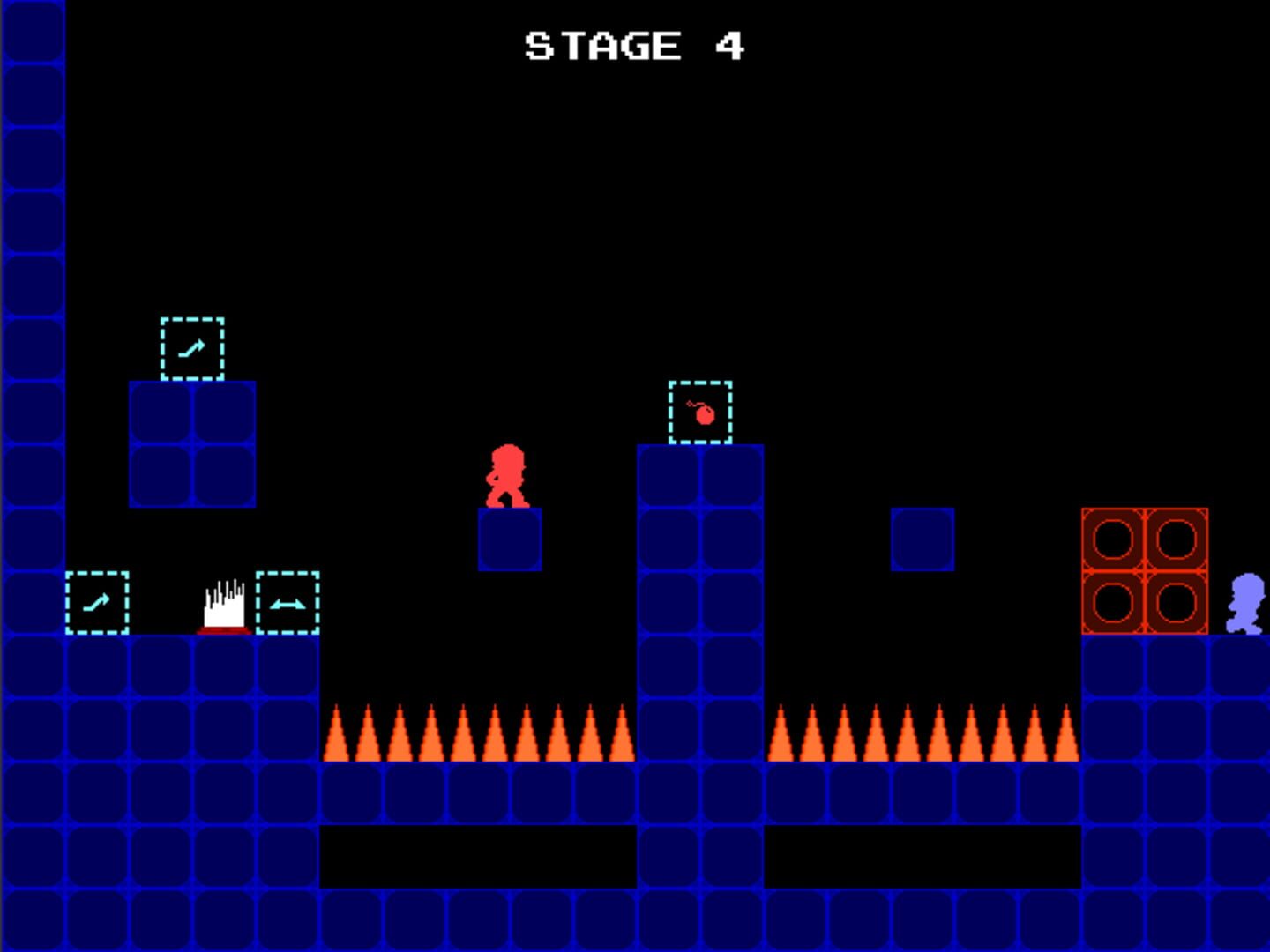The width and height of the screenshot is (1270, 952).
Task: Click the red player character
Action: (x=507, y=476)
